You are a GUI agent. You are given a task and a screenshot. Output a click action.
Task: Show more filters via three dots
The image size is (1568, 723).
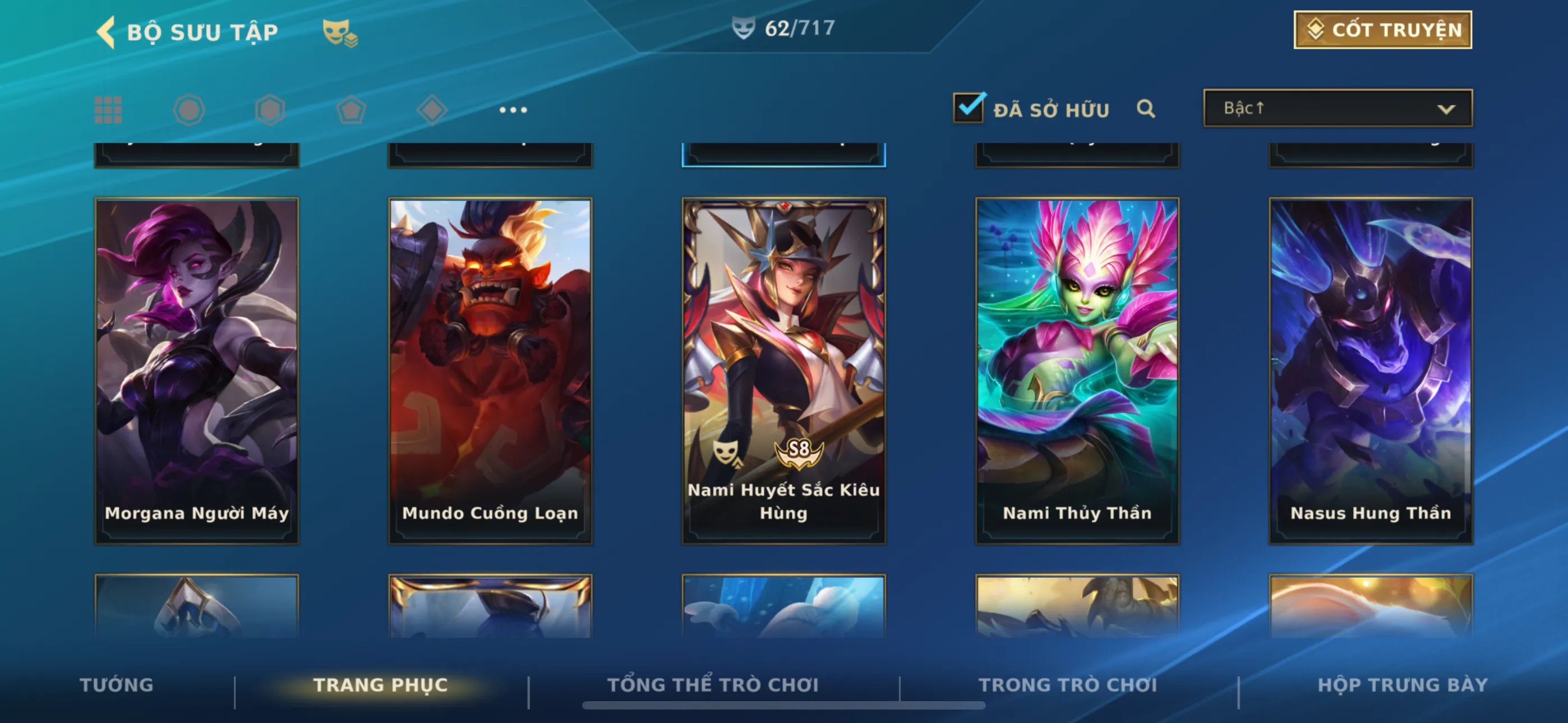513,110
